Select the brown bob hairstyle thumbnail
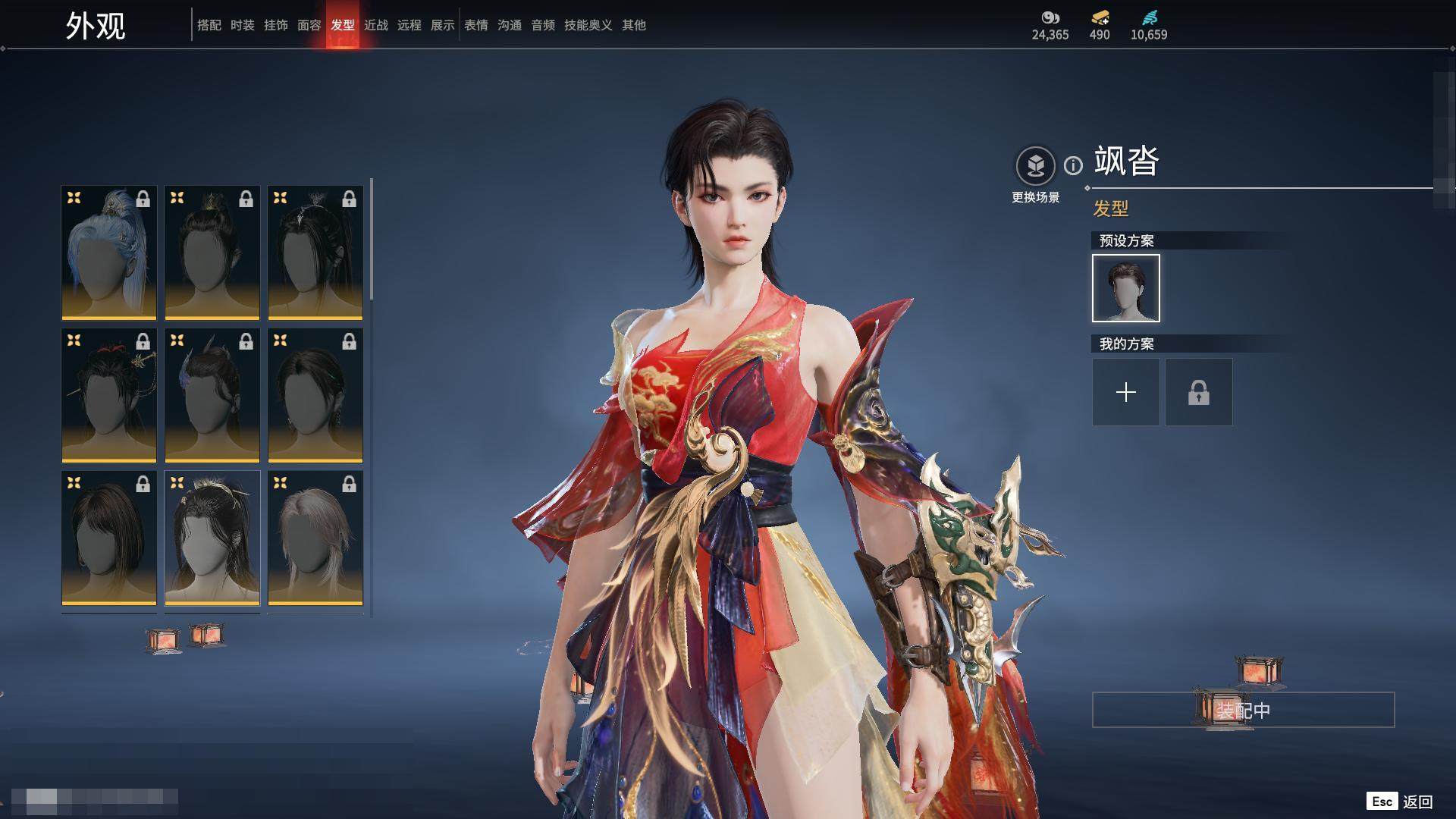Image resolution: width=1456 pixels, height=819 pixels. coord(109,538)
